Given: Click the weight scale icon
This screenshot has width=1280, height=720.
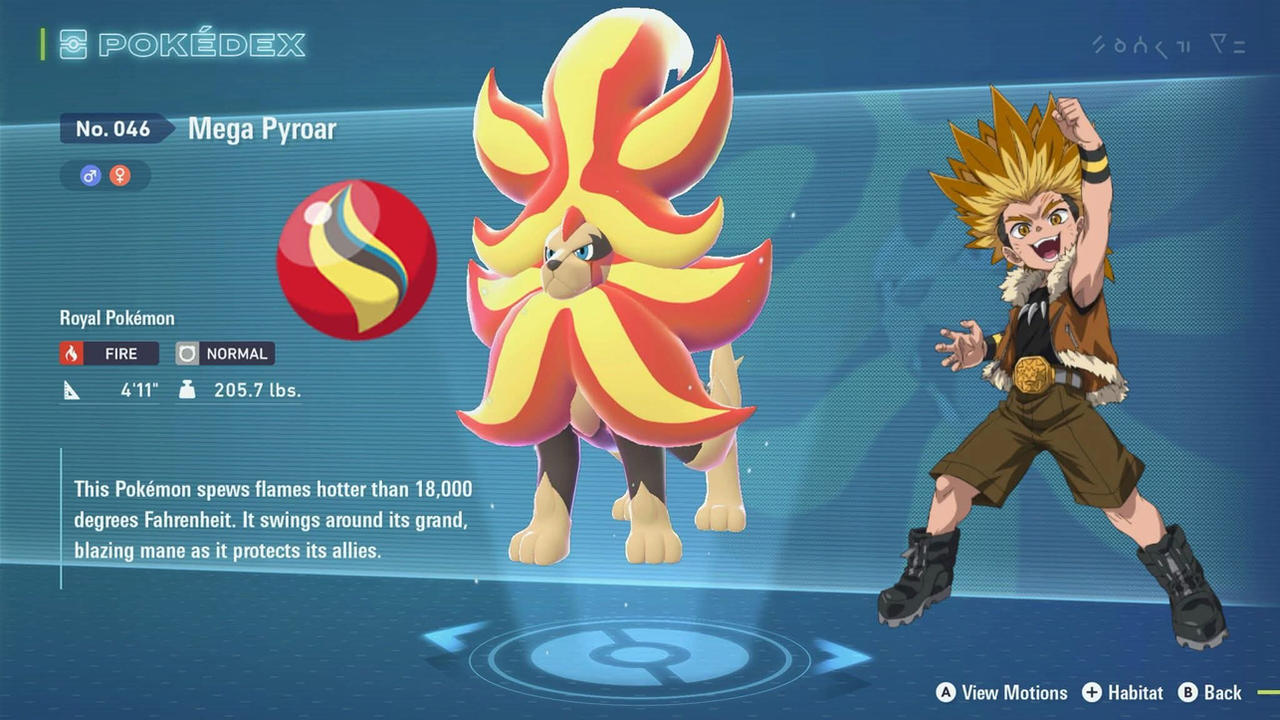Looking at the screenshot, I should (x=188, y=390).
